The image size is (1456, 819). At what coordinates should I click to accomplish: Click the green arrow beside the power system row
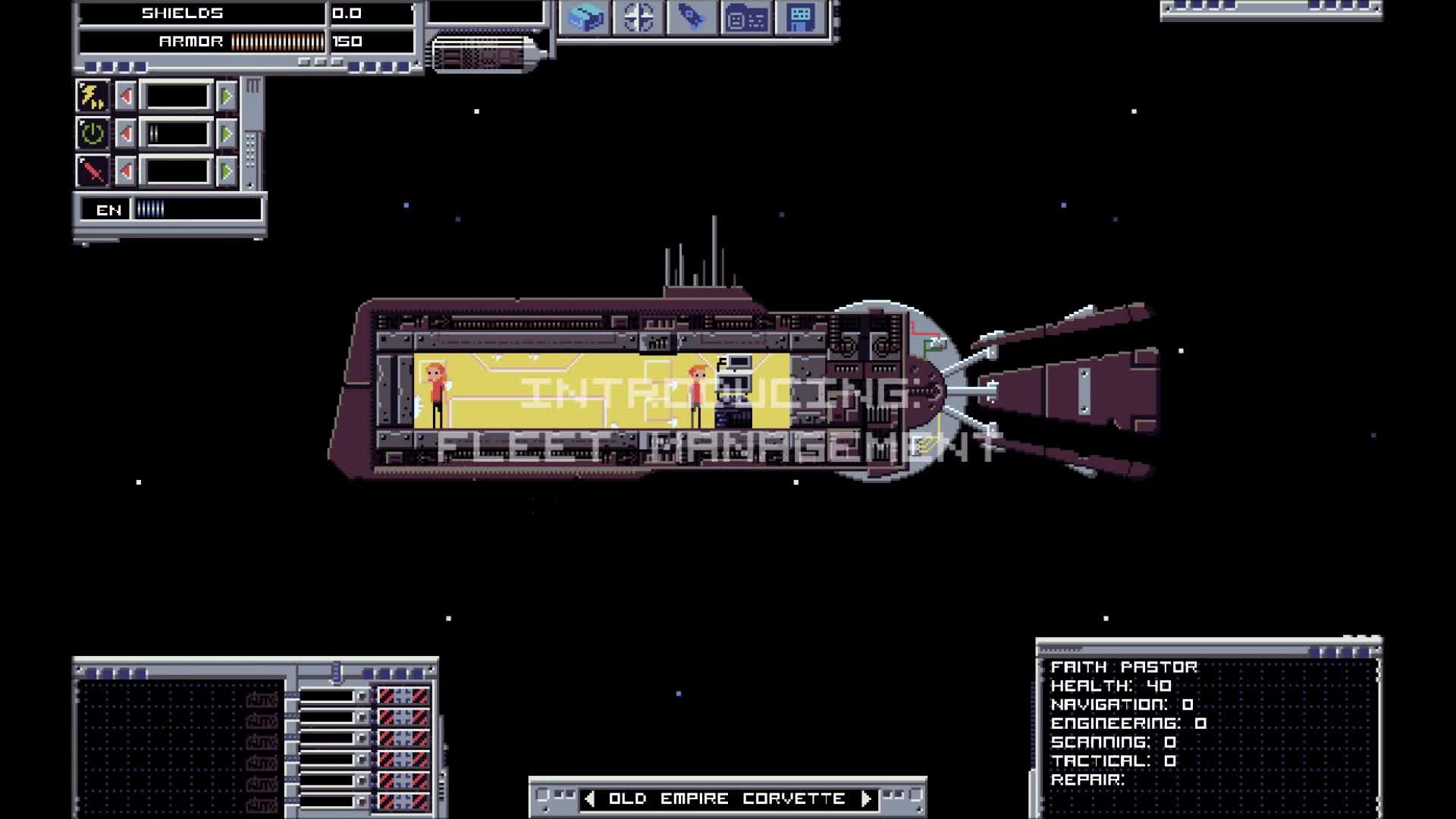(x=226, y=134)
